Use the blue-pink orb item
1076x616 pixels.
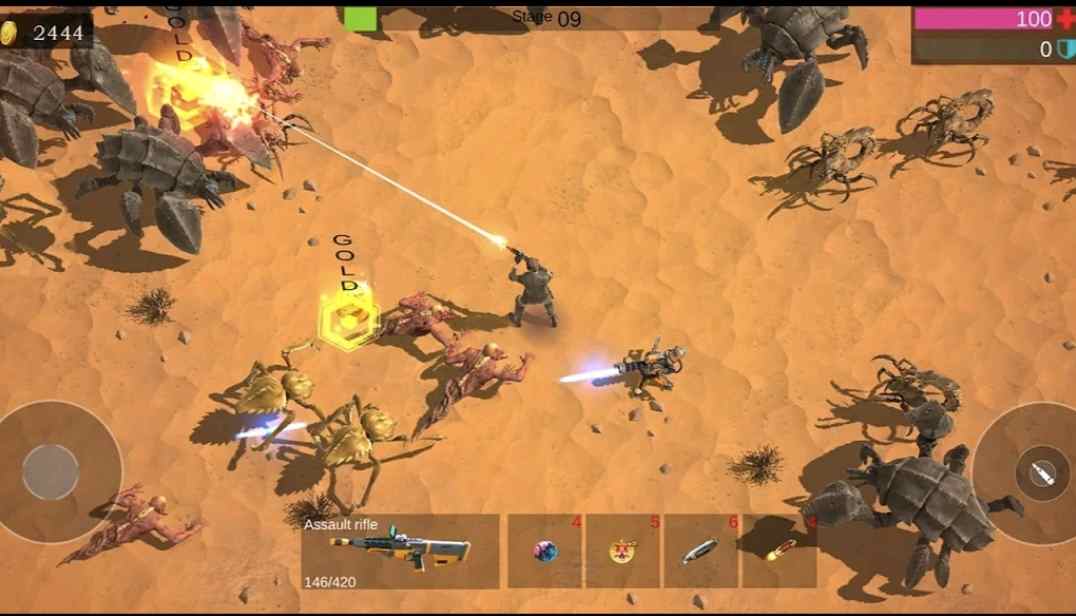click(x=545, y=551)
